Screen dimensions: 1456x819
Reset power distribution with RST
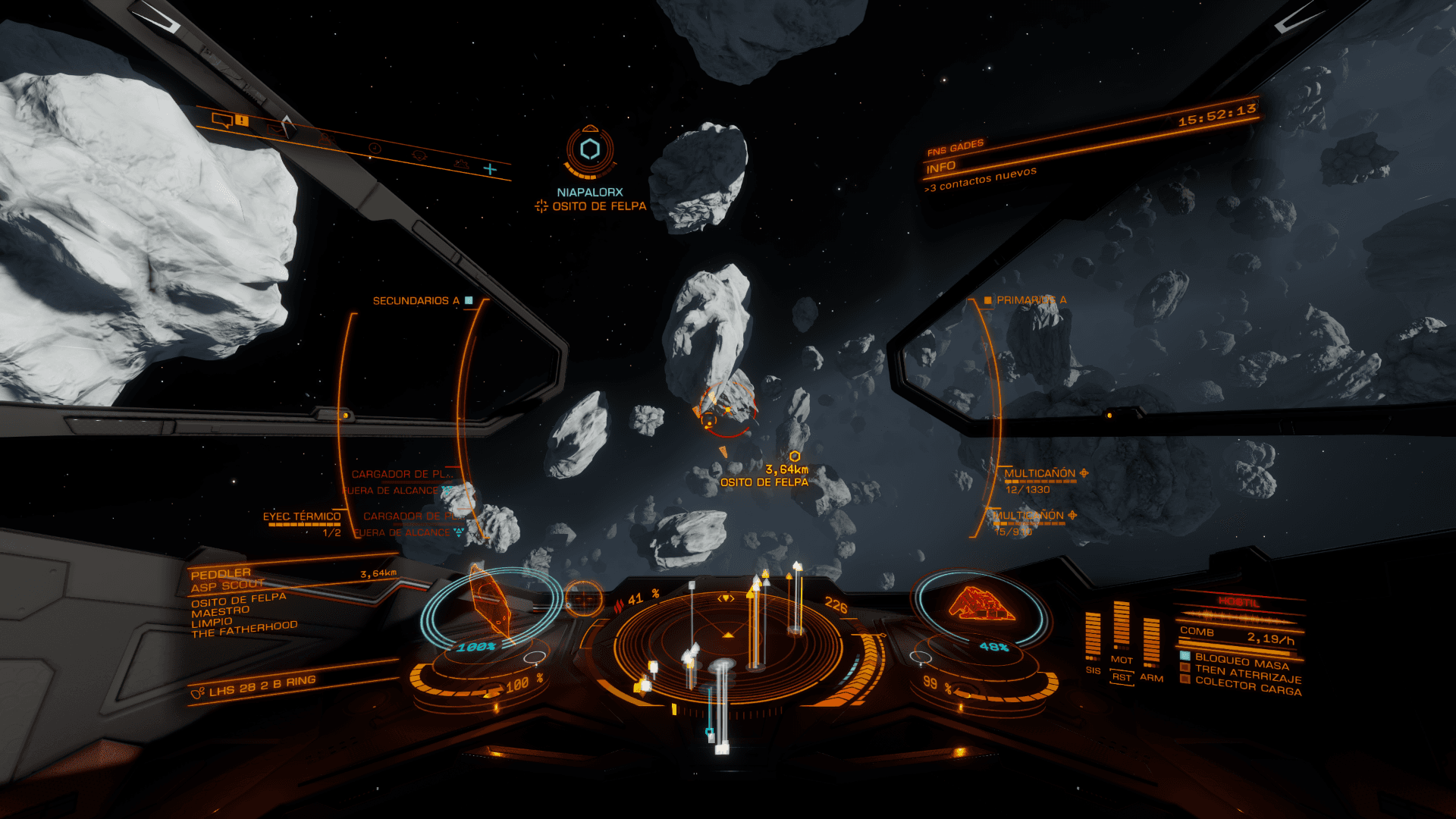click(x=1122, y=677)
